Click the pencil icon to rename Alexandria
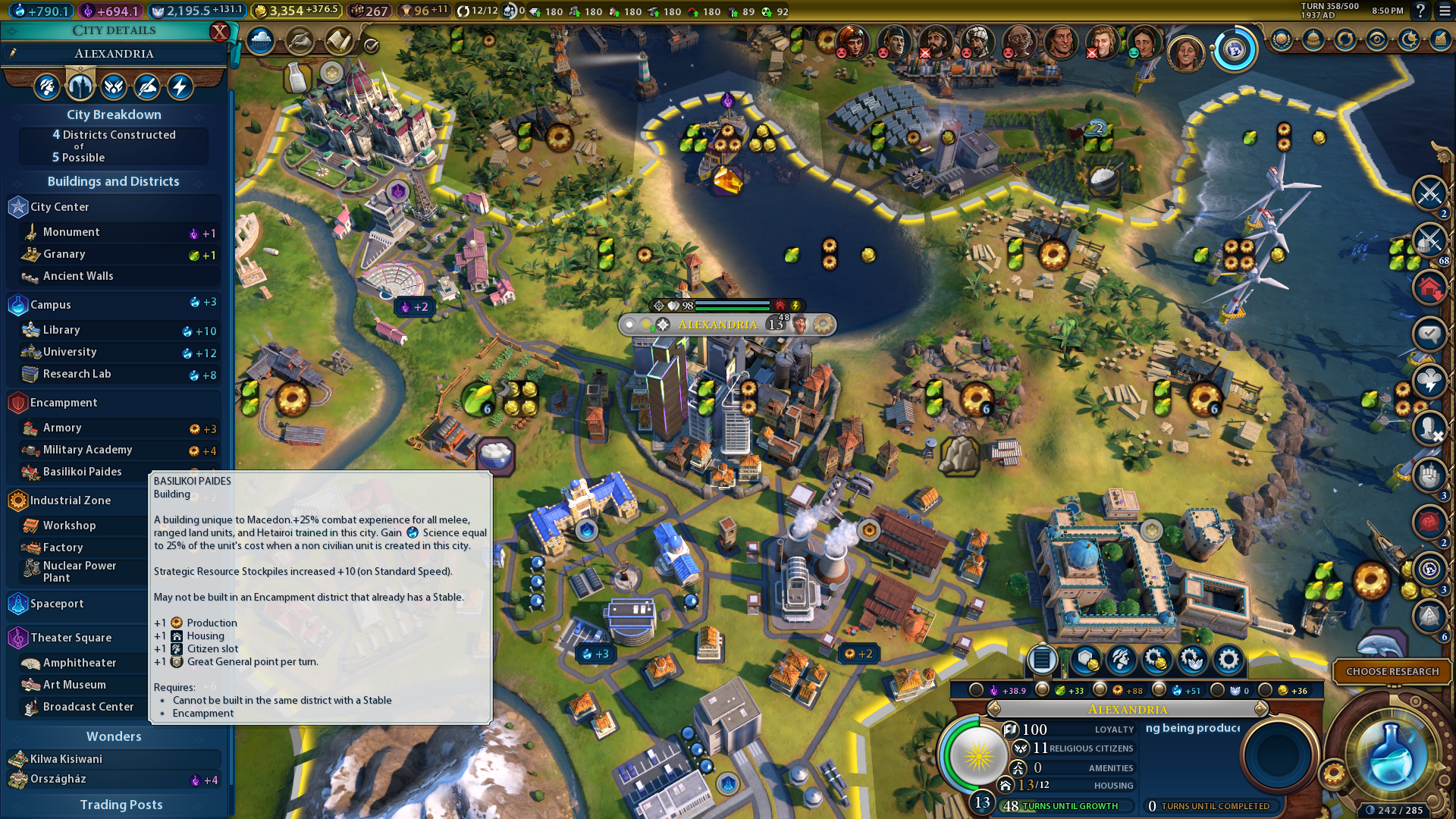Image resolution: width=1456 pixels, height=819 pixels. point(13,53)
